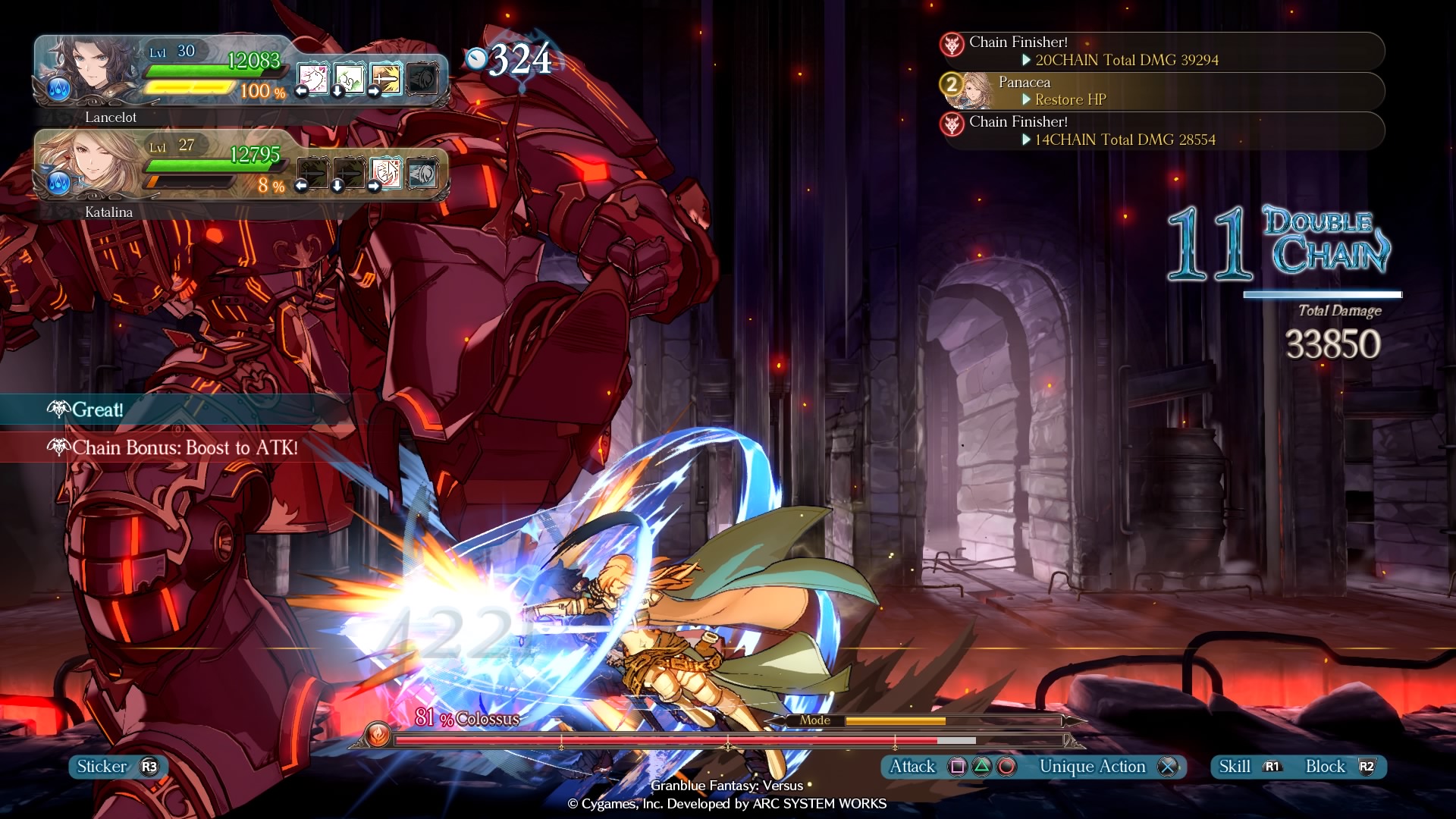
Task: Open the 20CHAIN Chain Finisher log entry
Action: [x=1162, y=52]
